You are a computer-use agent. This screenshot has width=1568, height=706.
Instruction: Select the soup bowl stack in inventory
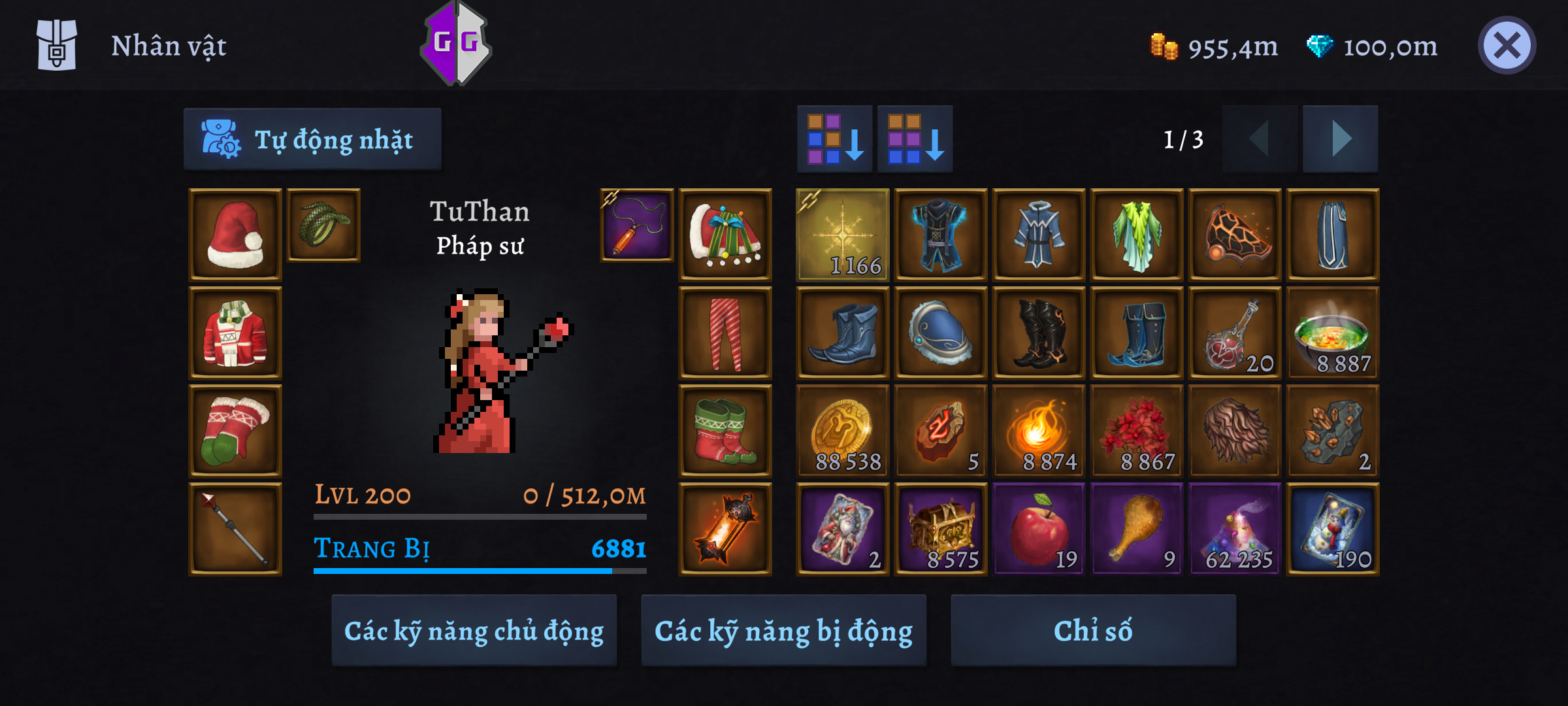tap(1333, 333)
